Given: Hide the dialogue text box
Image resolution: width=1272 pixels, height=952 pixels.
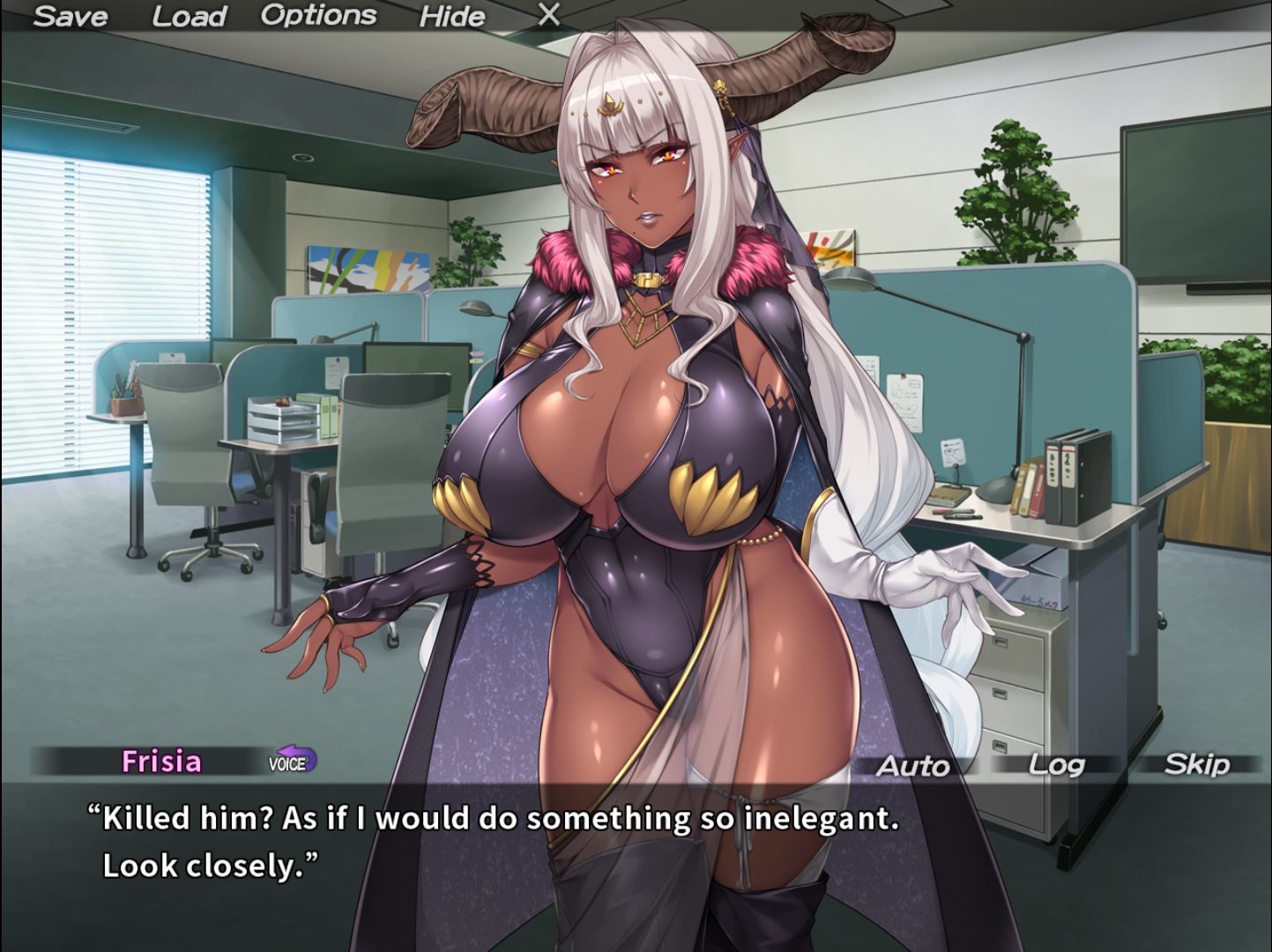Looking at the screenshot, I should (x=451, y=16).
